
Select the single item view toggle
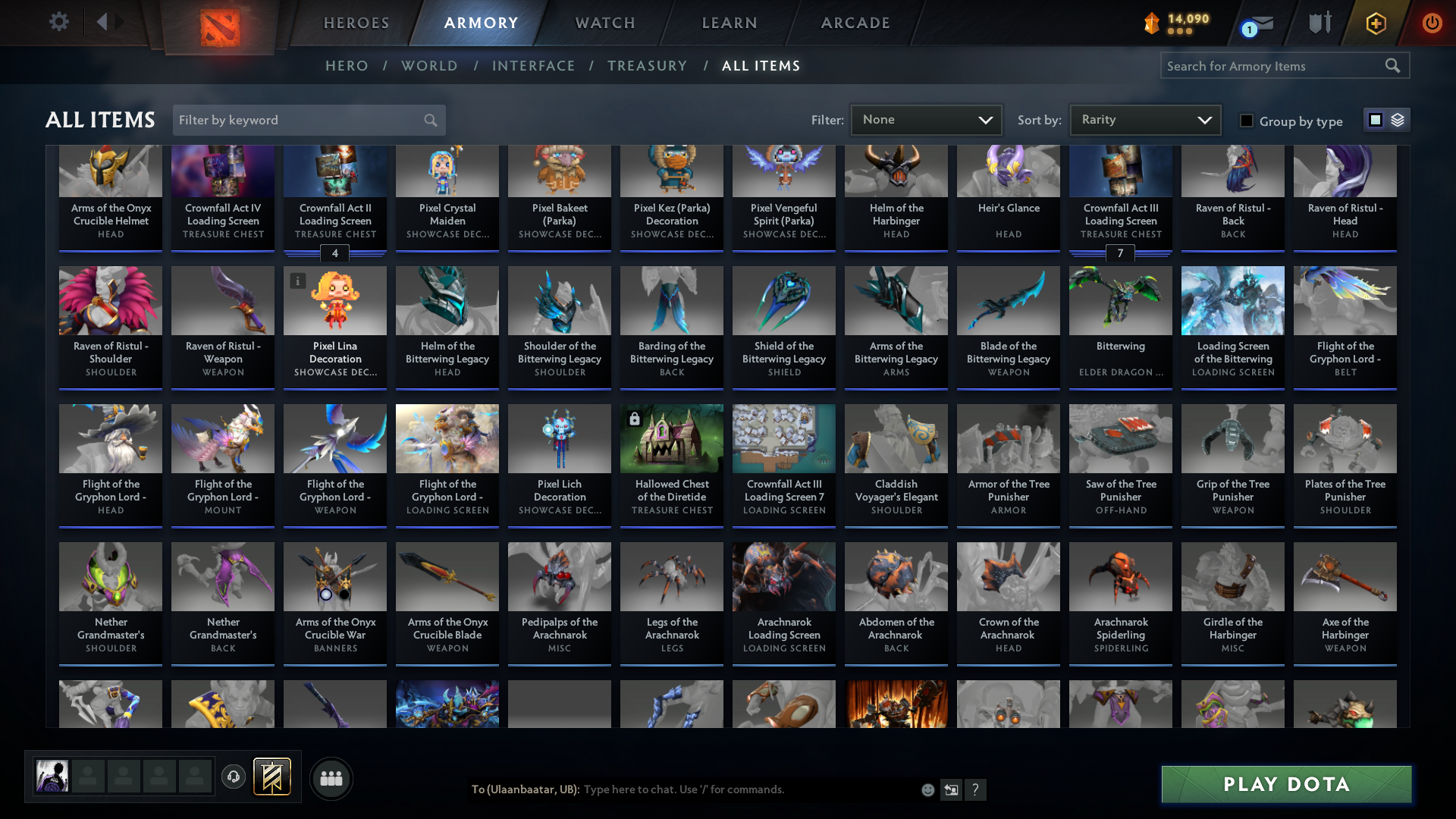(1376, 119)
